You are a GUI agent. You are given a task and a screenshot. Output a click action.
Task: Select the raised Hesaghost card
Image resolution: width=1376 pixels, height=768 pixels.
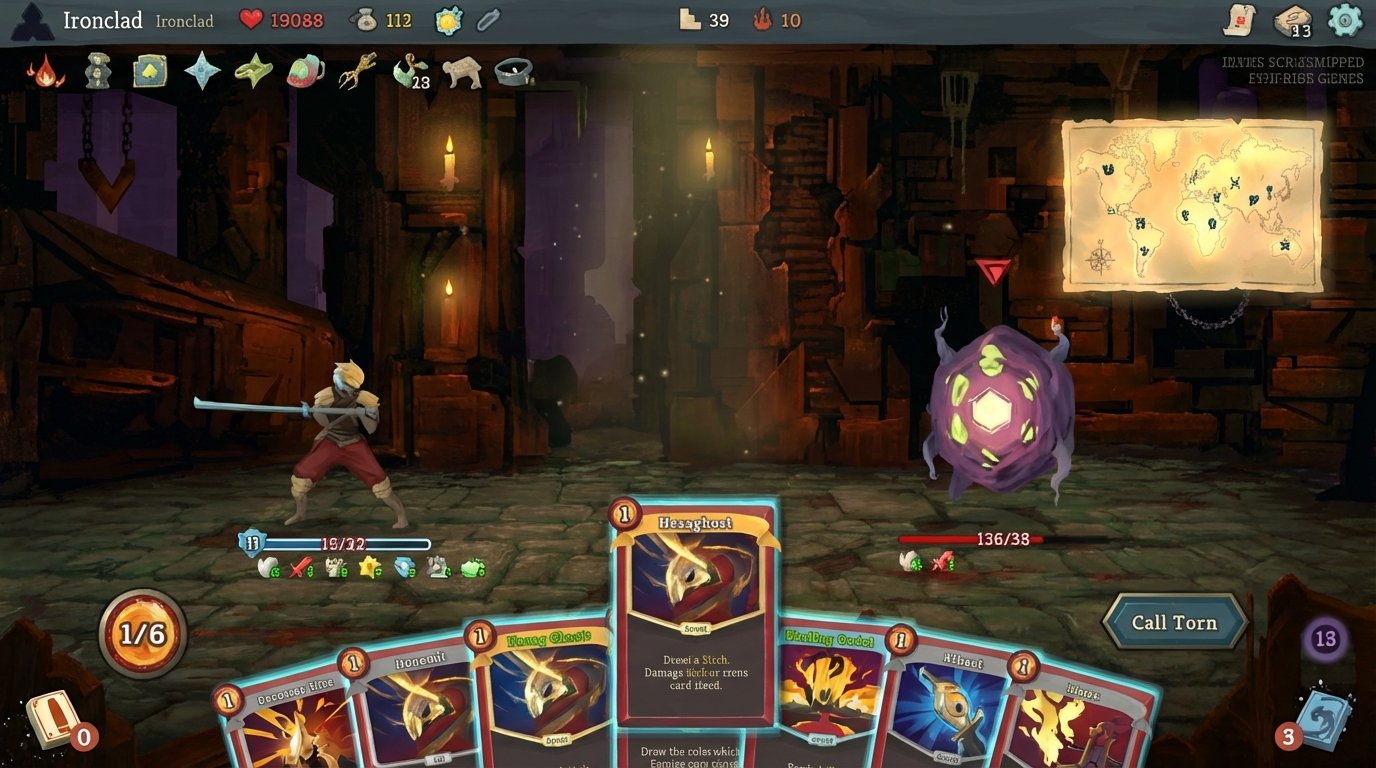click(696, 612)
